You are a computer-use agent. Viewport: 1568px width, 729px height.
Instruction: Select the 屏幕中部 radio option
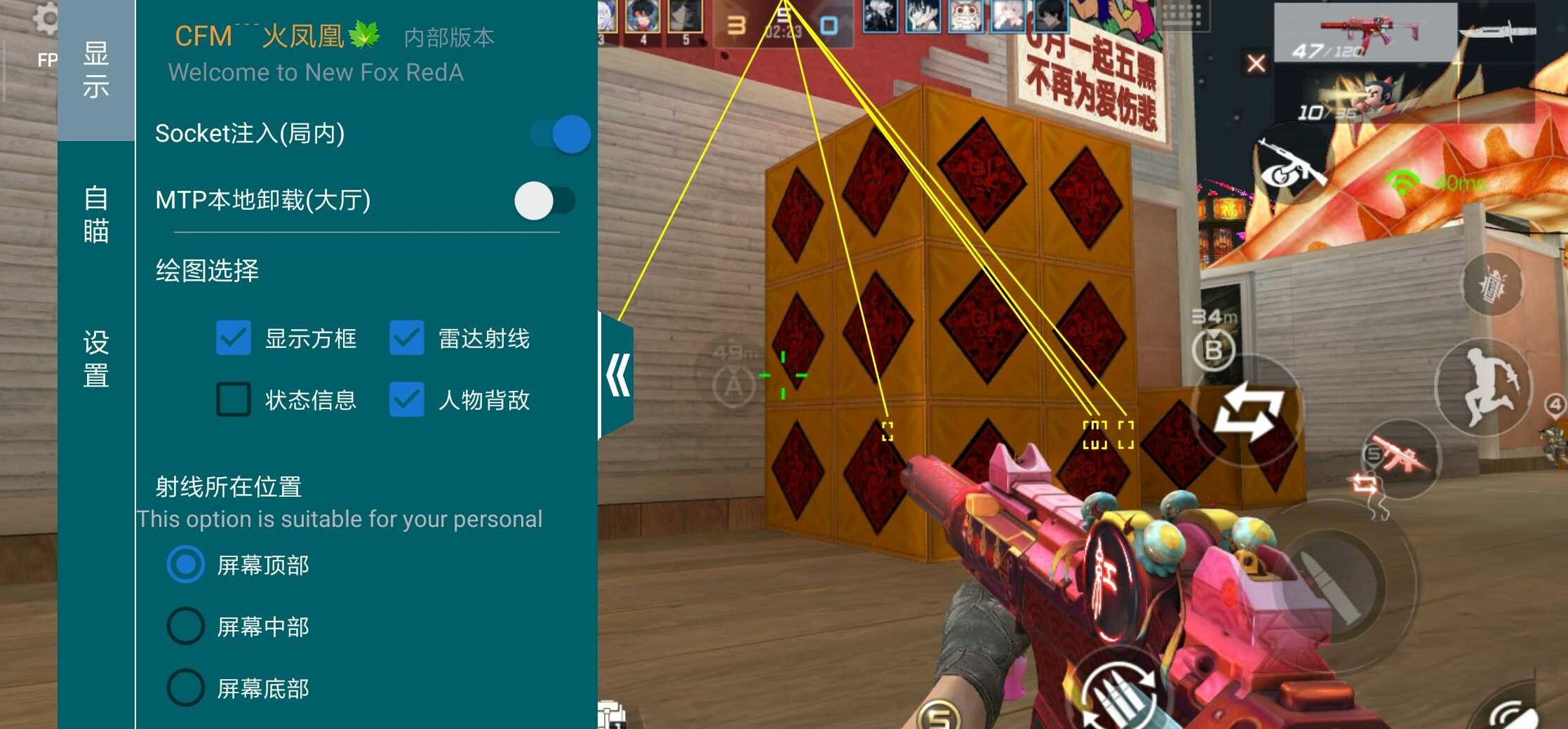click(x=186, y=627)
